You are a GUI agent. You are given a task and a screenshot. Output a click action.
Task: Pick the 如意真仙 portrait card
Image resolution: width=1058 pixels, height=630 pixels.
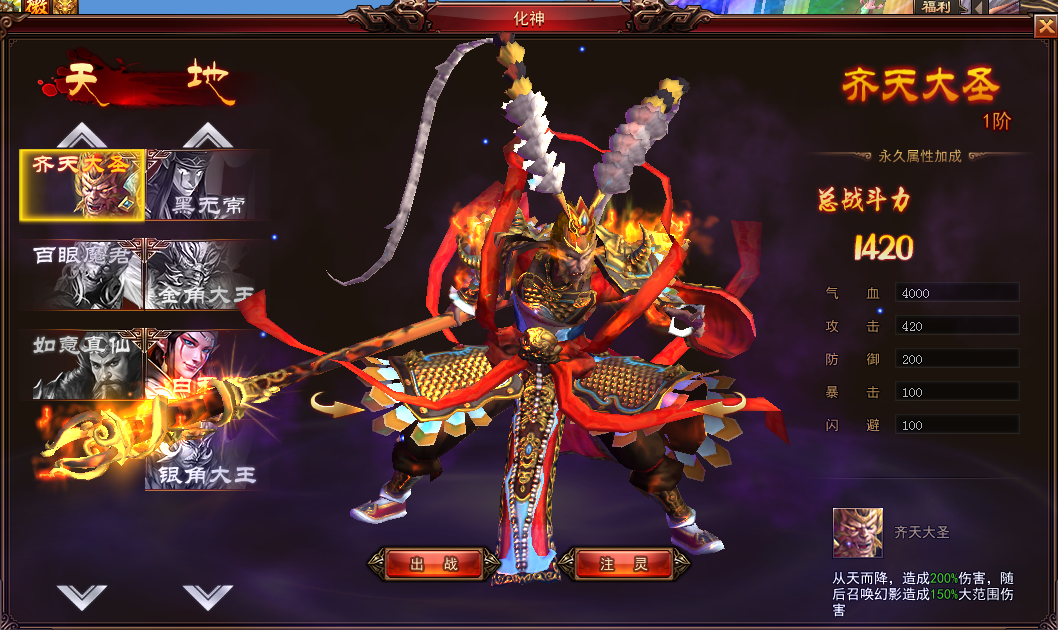pos(83,364)
